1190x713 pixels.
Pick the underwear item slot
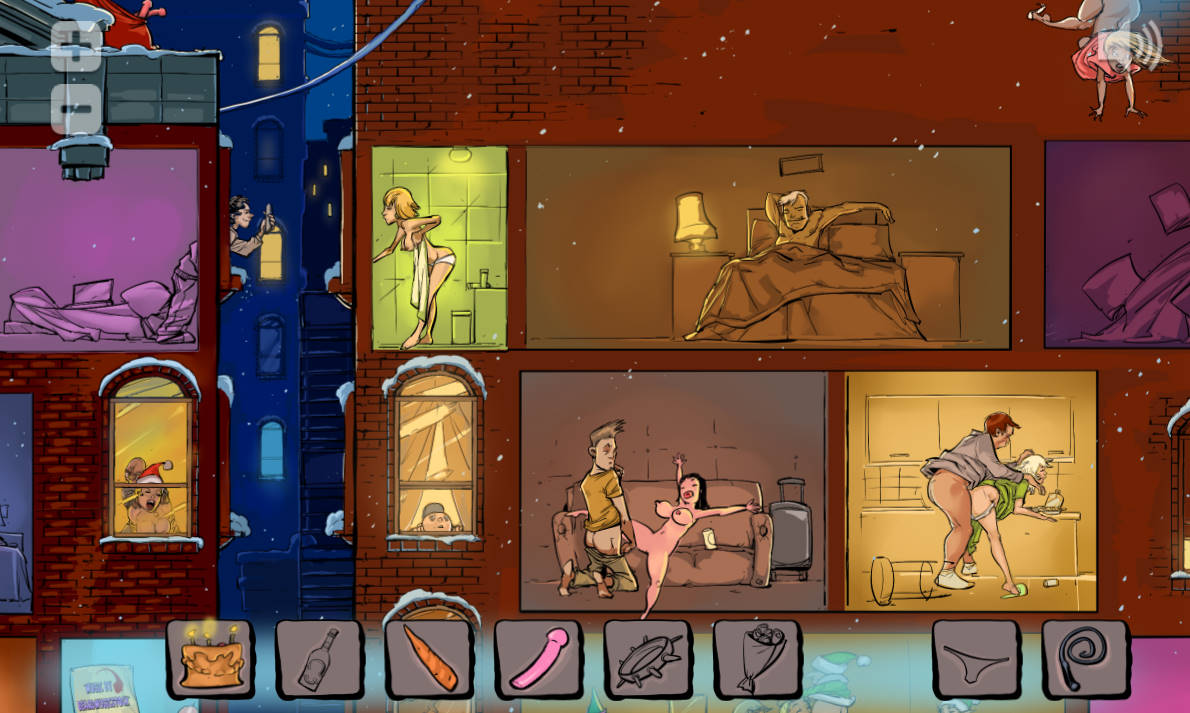pos(976,657)
